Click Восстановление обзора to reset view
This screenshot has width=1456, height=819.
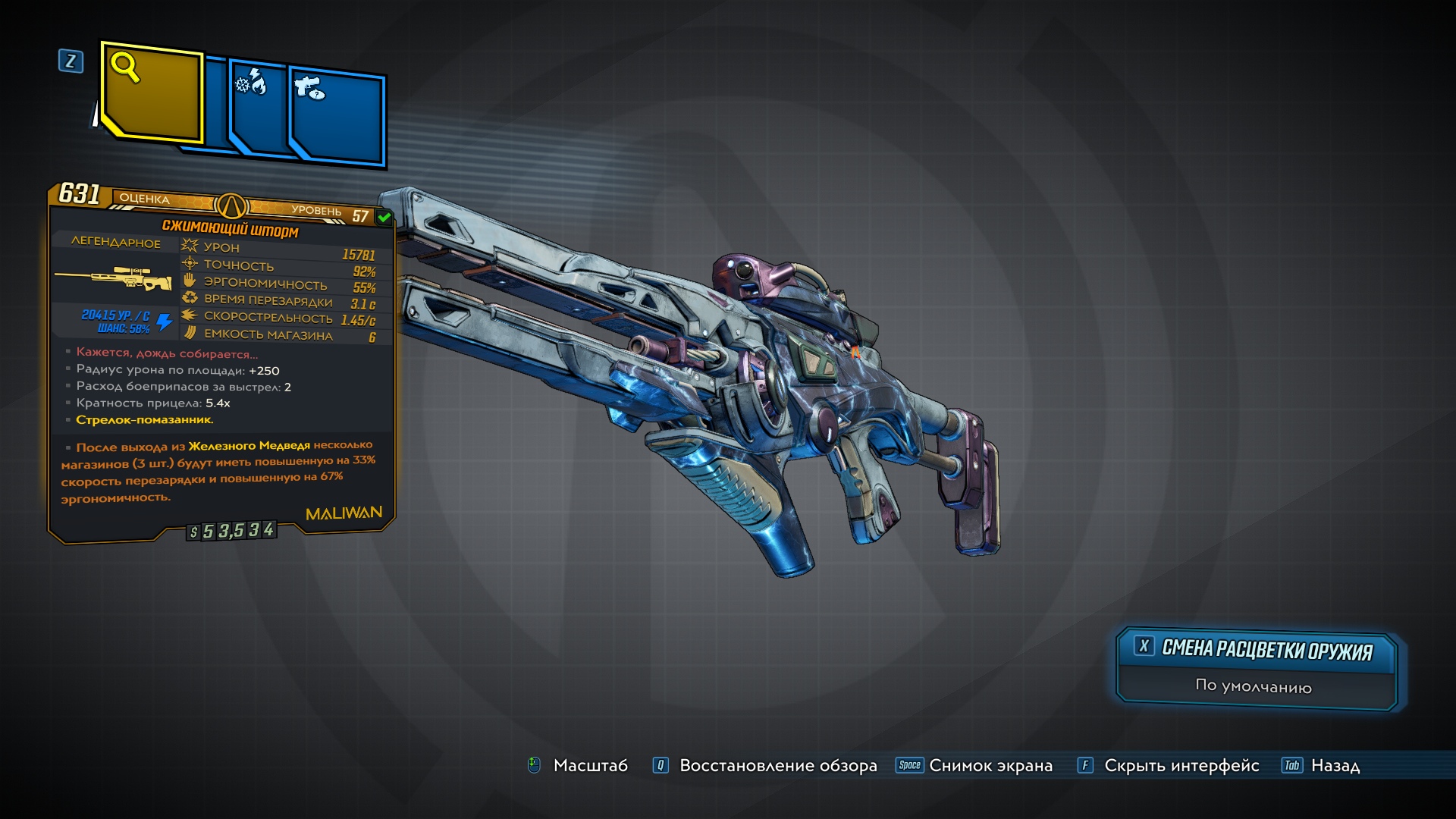(x=777, y=766)
